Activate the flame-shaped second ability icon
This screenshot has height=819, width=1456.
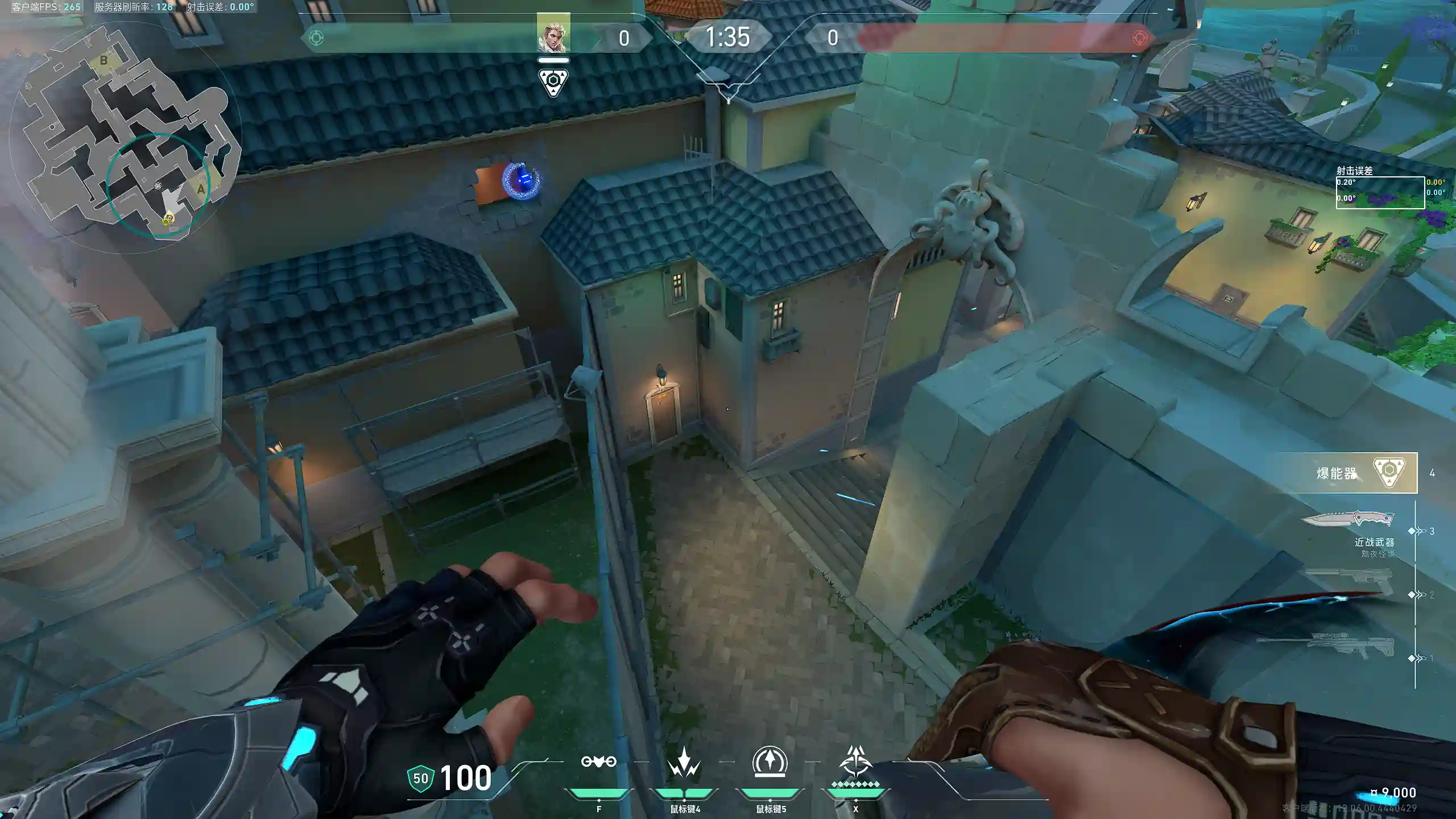pyautogui.click(x=684, y=762)
